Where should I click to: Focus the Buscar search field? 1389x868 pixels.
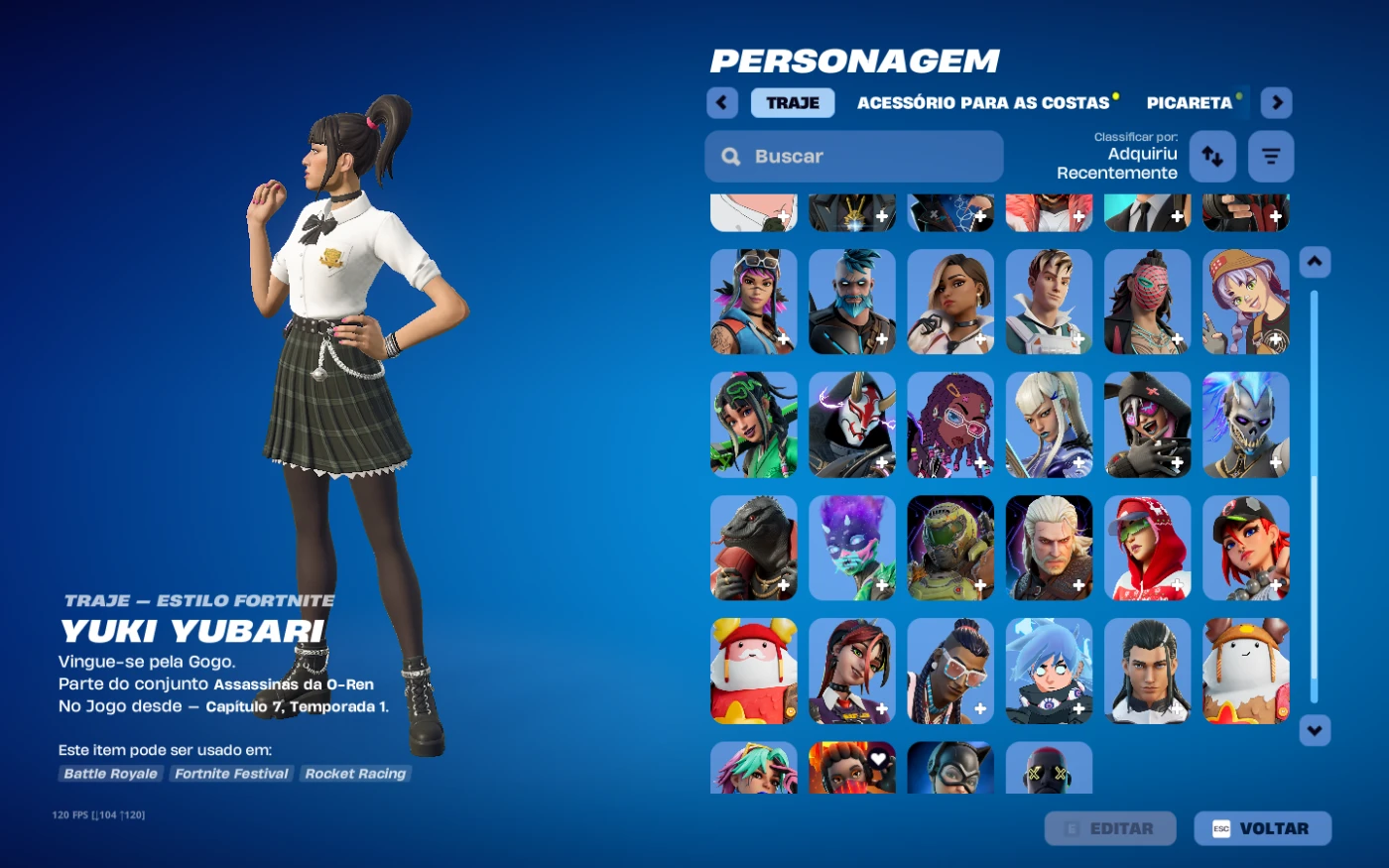click(x=853, y=157)
